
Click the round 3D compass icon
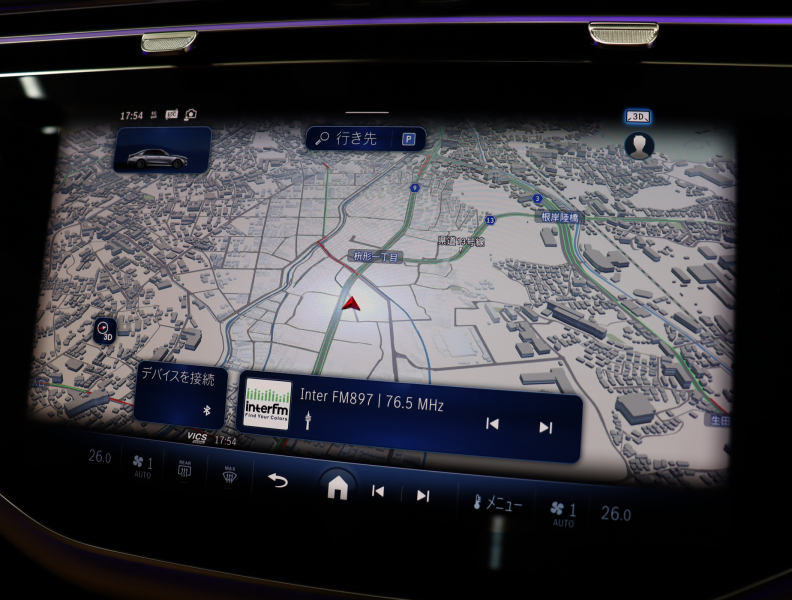(104, 328)
